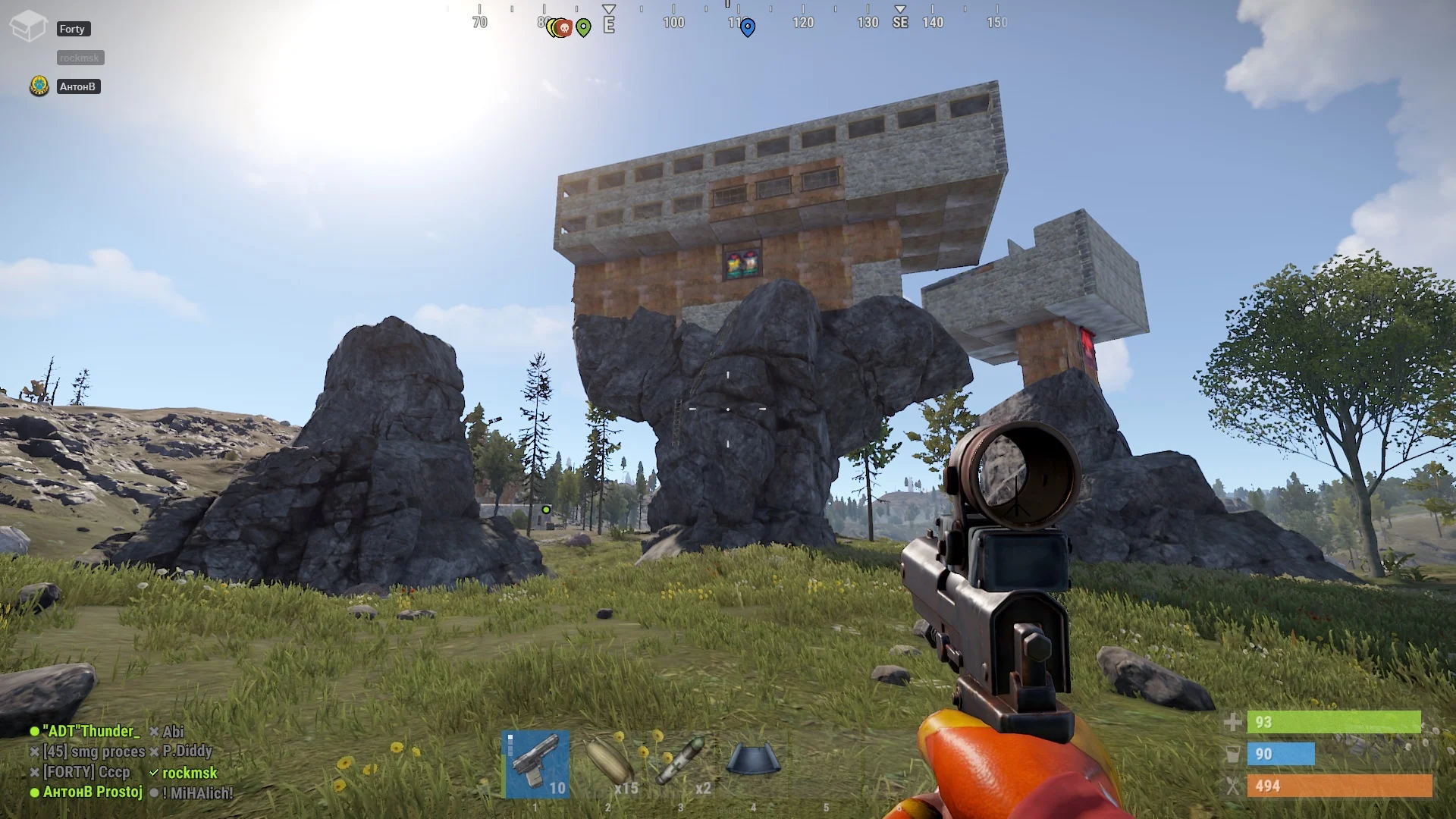Select "ADT"Thunder_ in the player list

click(91, 731)
